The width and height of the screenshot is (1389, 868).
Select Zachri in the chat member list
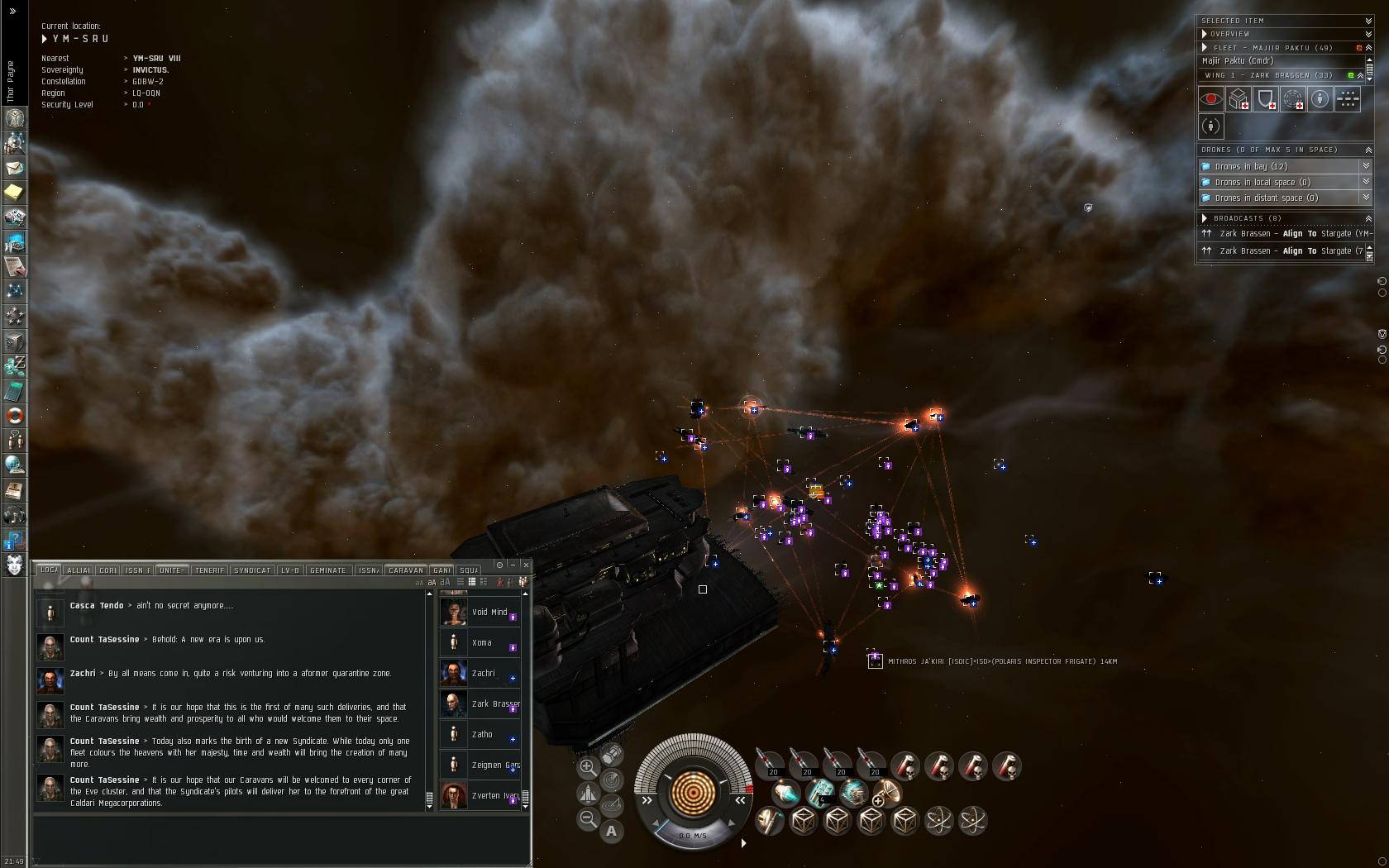(483, 674)
